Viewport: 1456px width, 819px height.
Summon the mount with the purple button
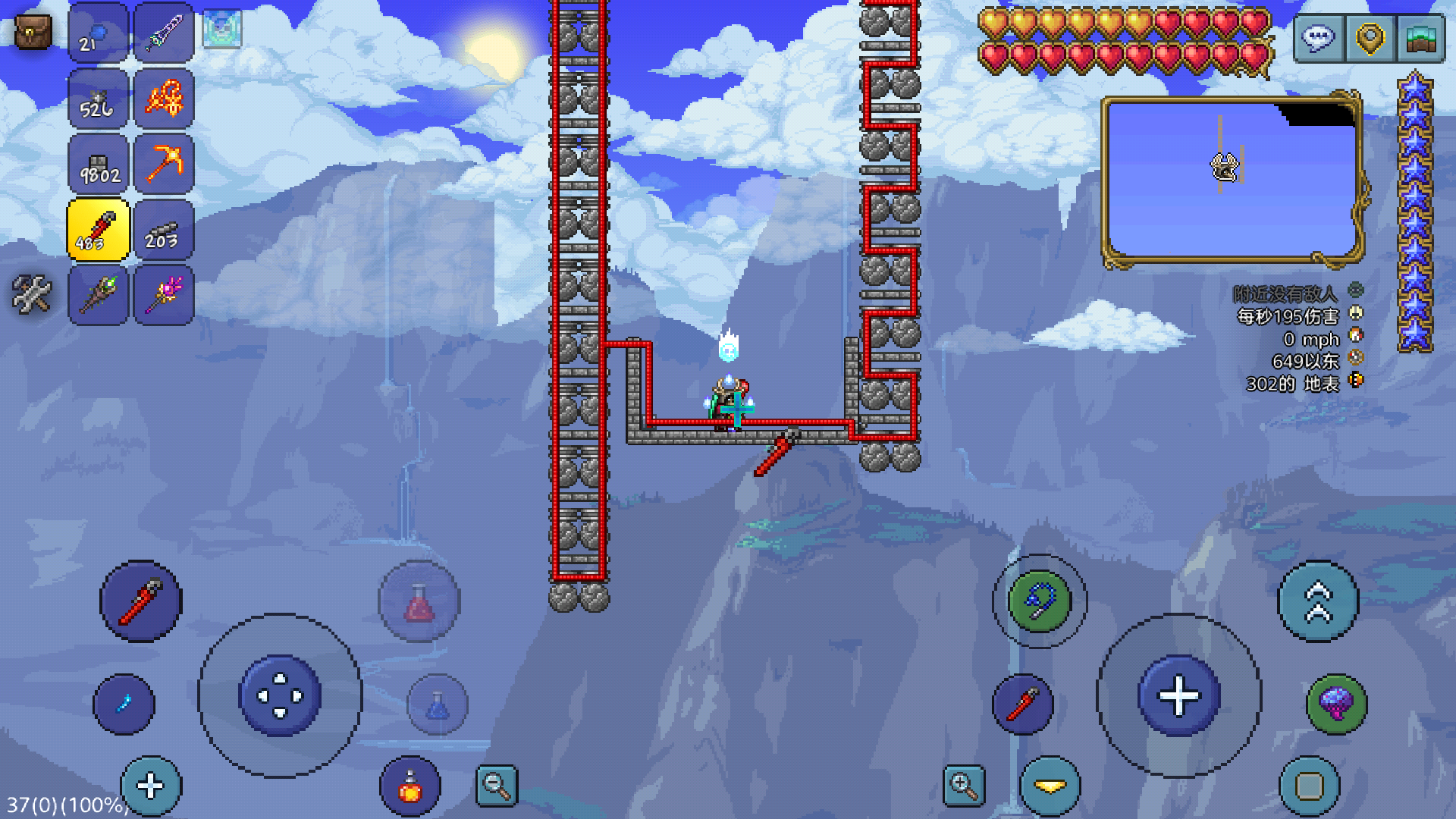click(1336, 704)
